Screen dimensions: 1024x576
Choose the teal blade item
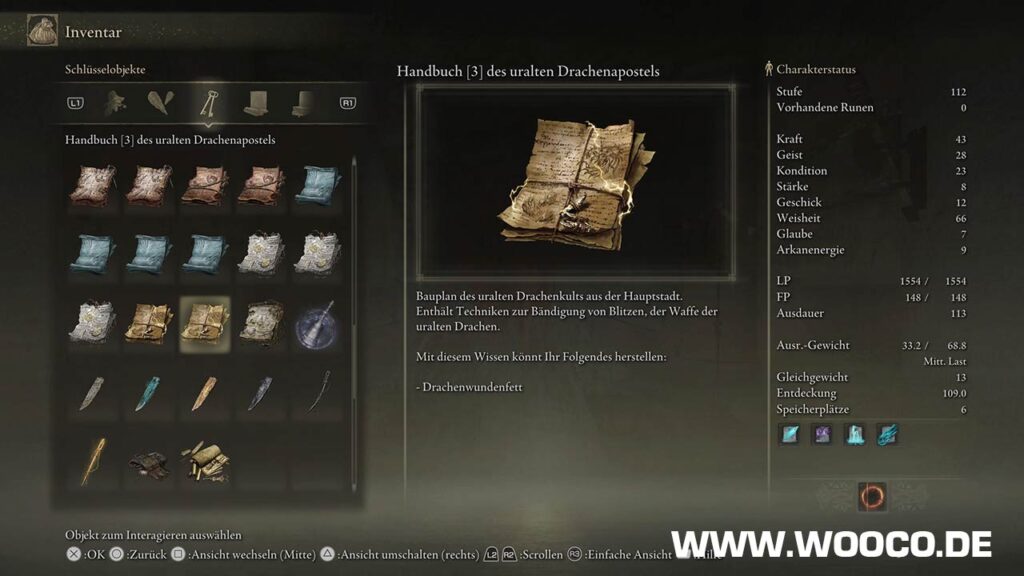[x=147, y=392]
